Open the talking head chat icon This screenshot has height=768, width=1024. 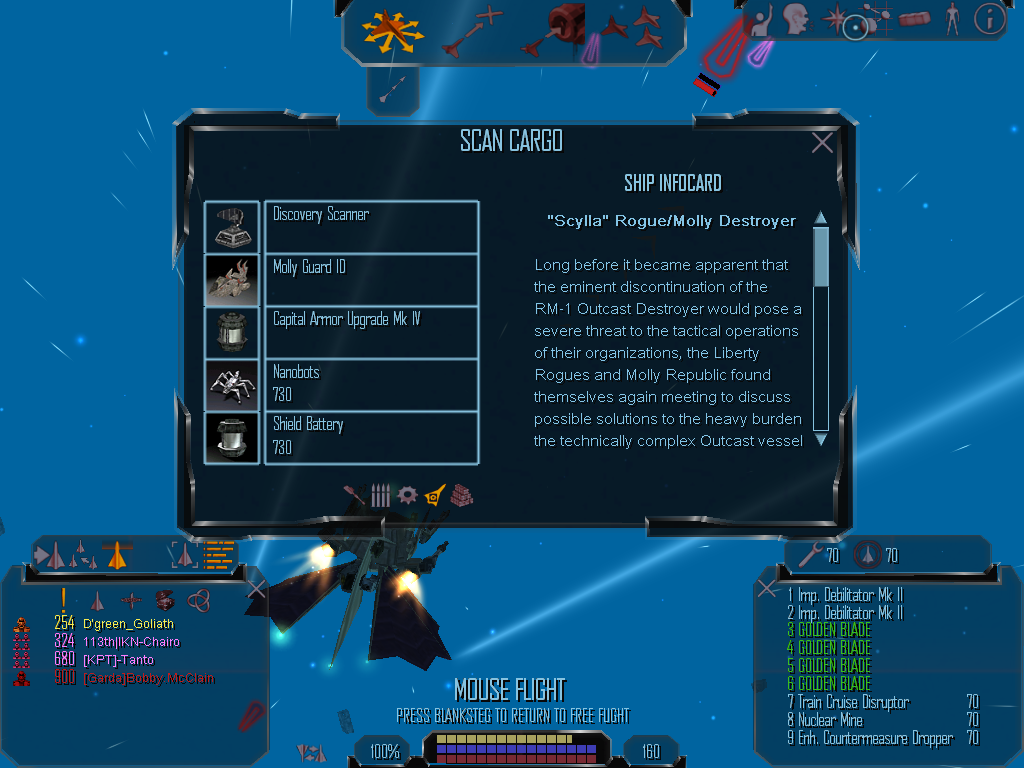795,18
